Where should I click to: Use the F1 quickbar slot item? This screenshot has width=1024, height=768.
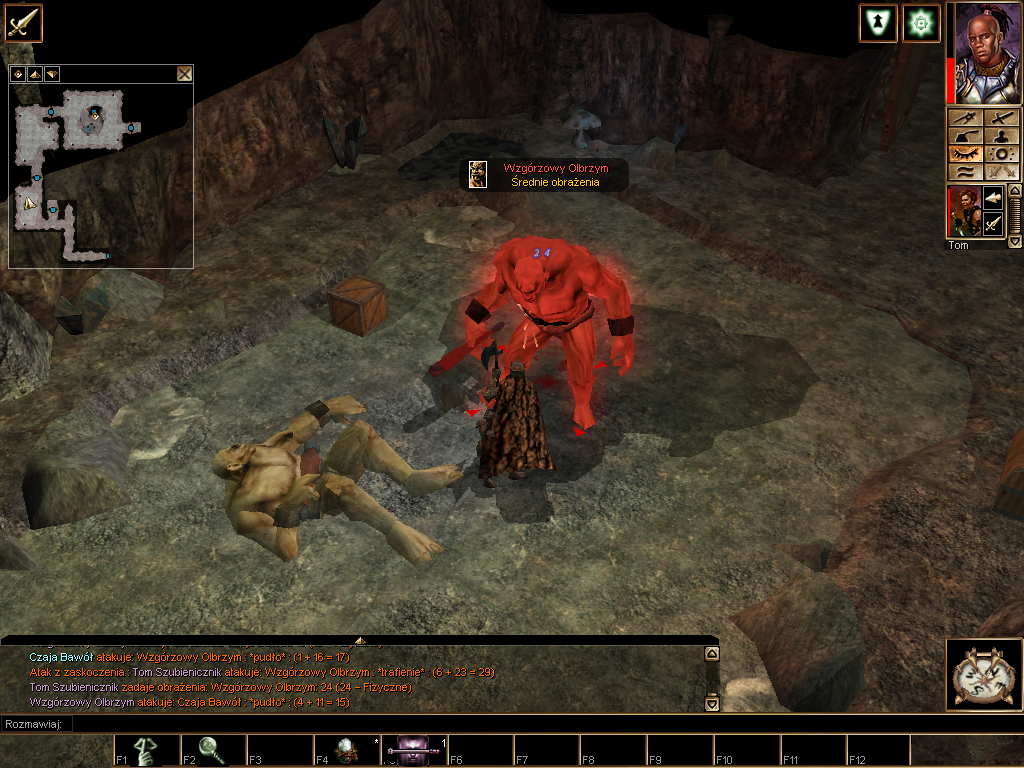tap(147, 750)
